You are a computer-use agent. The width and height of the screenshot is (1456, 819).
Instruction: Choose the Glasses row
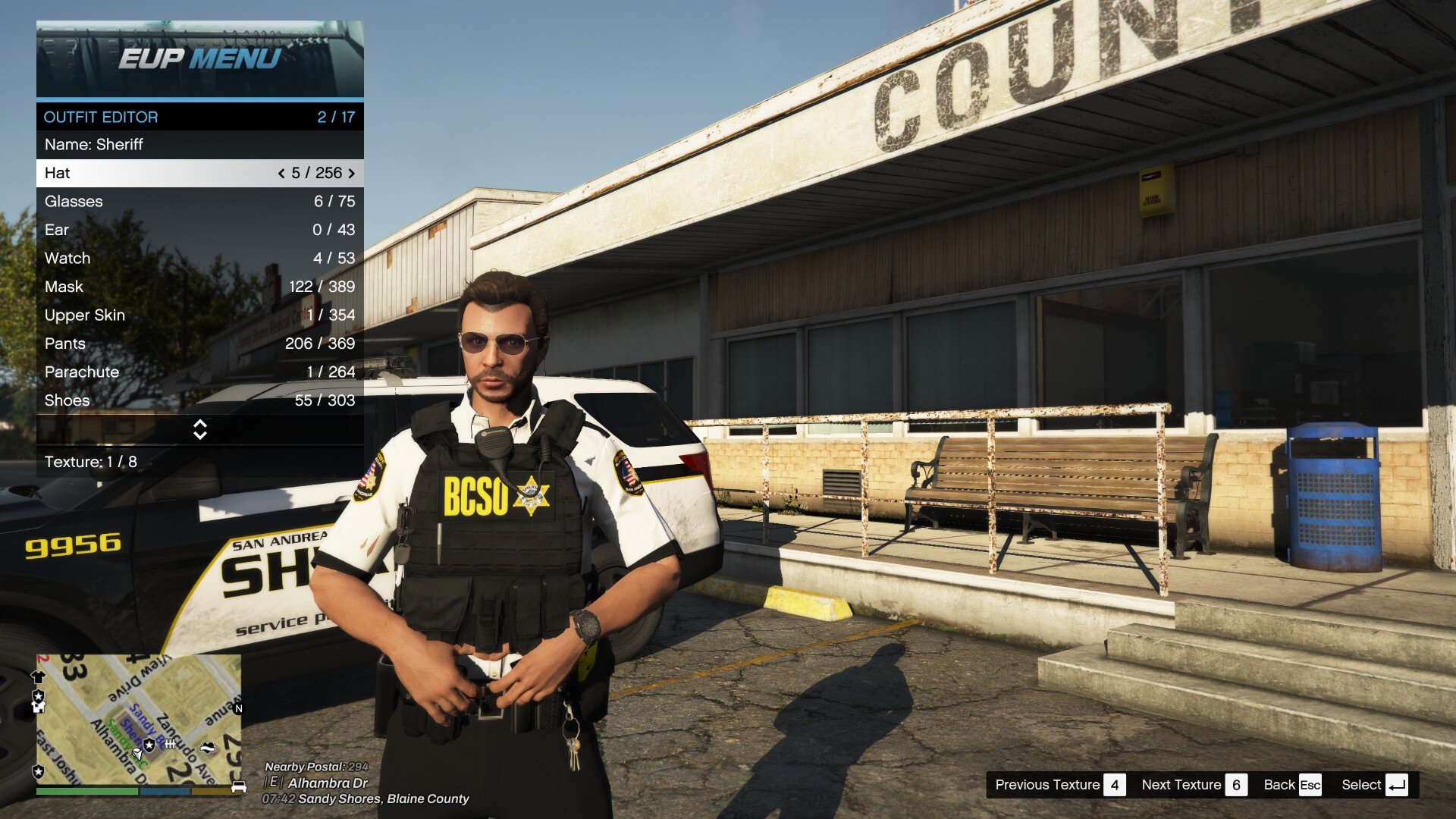pyautogui.click(x=199, y=201)
